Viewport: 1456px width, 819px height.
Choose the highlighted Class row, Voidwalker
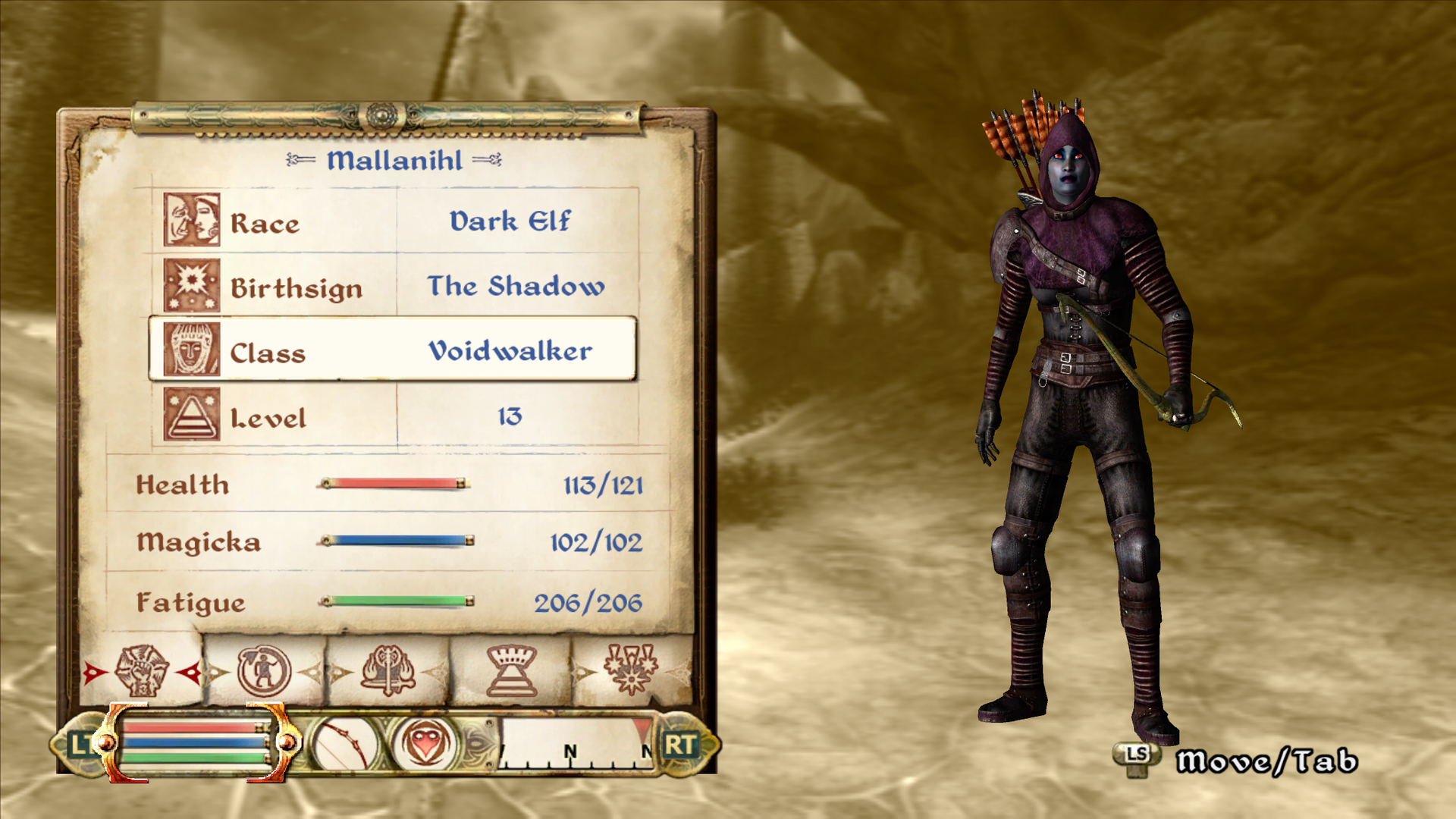tap(393, 350)
